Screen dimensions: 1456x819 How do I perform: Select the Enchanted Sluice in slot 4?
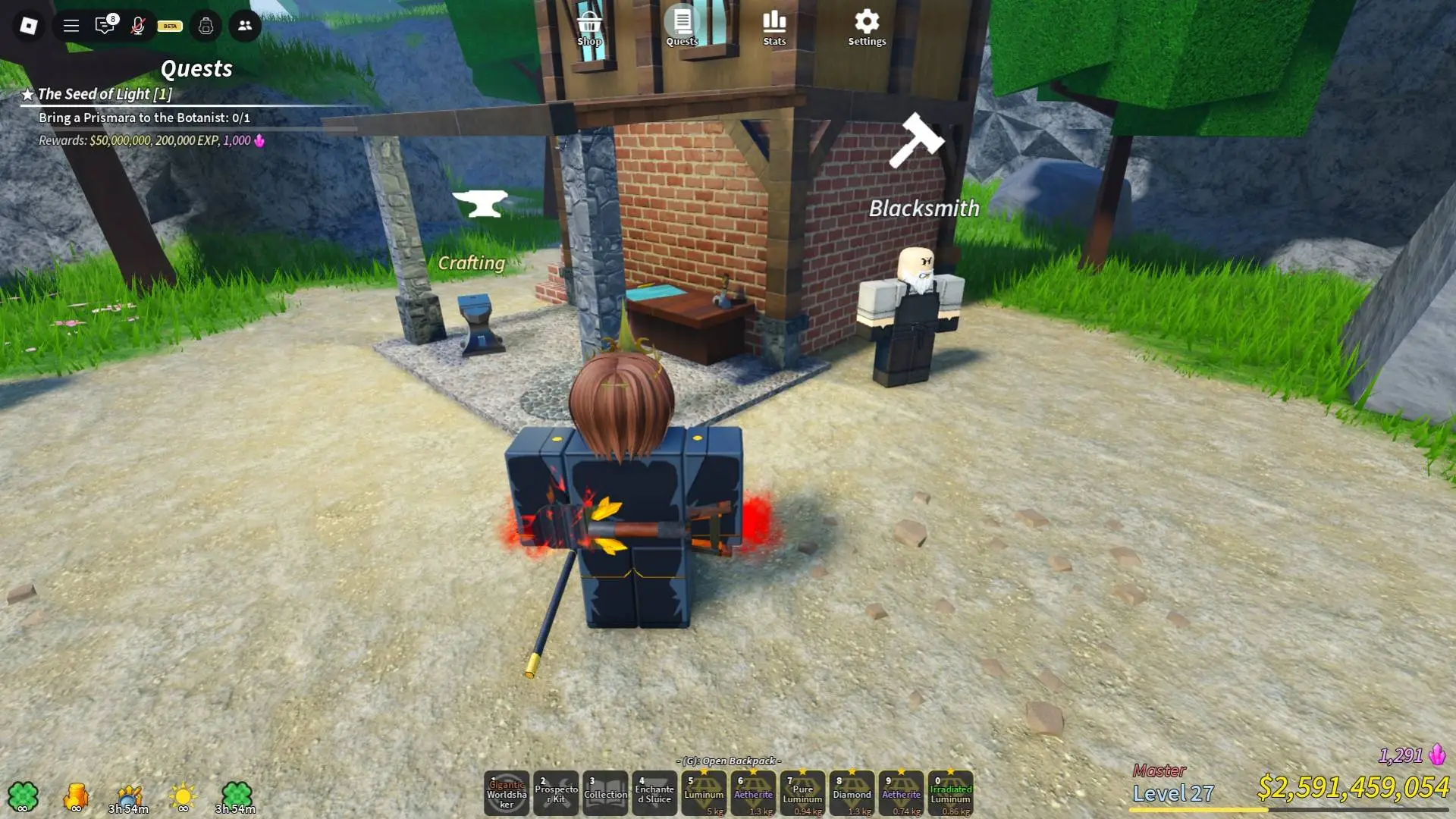654,793
